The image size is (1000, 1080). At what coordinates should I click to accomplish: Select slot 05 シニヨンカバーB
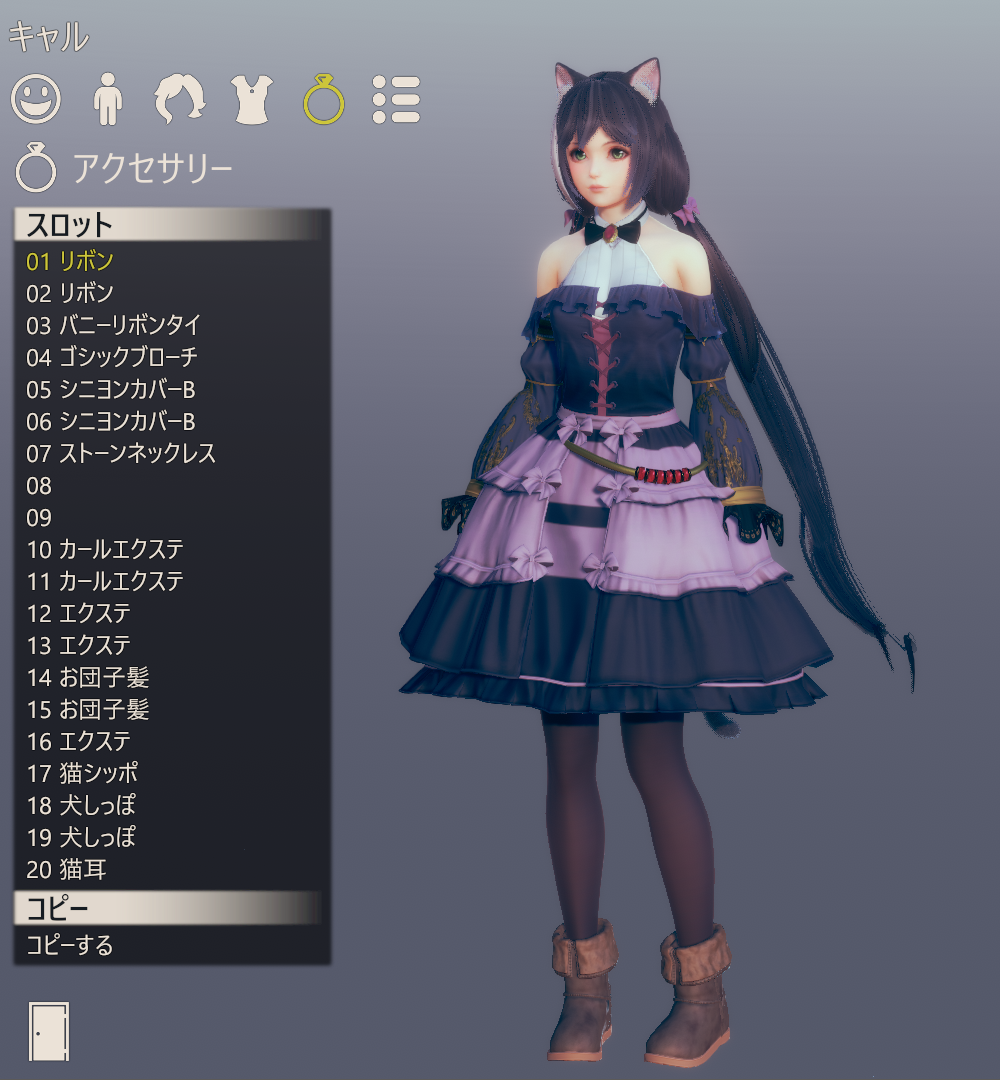click(110, 389)
